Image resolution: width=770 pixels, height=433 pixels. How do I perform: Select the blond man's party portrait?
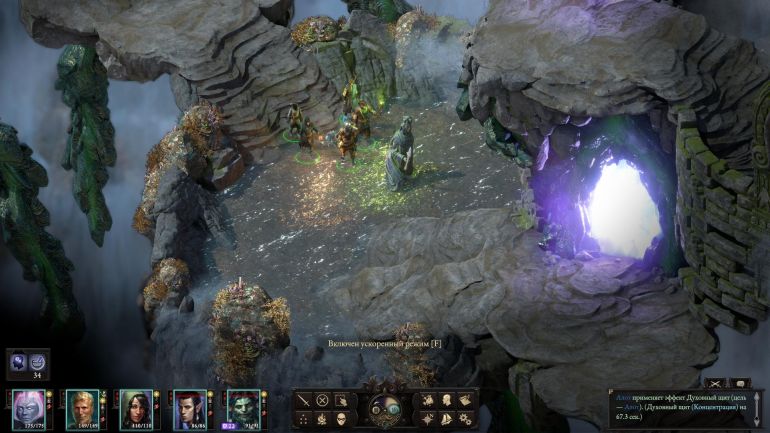tap(82, 408)
